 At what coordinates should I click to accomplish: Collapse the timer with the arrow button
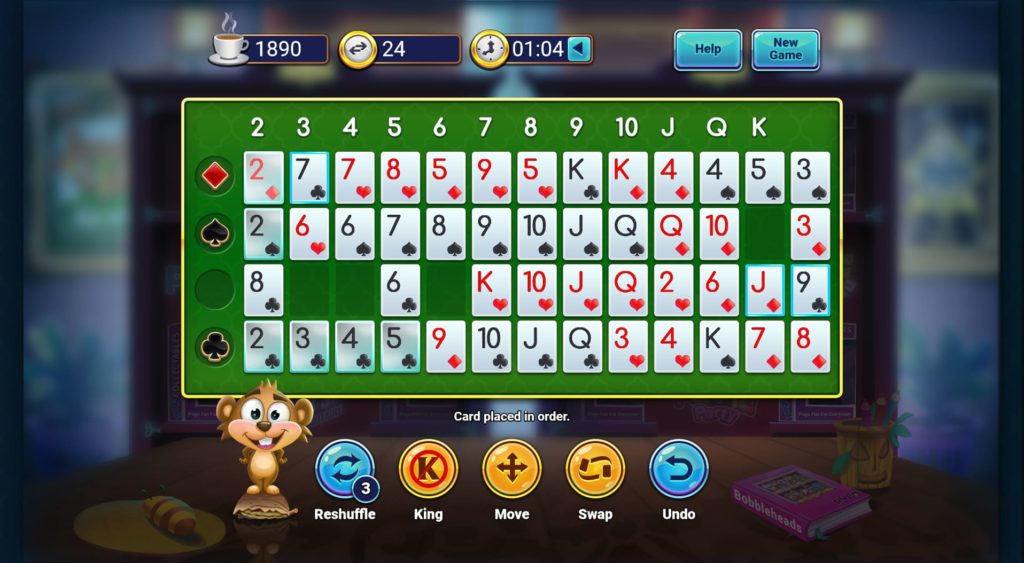[580, 49]
